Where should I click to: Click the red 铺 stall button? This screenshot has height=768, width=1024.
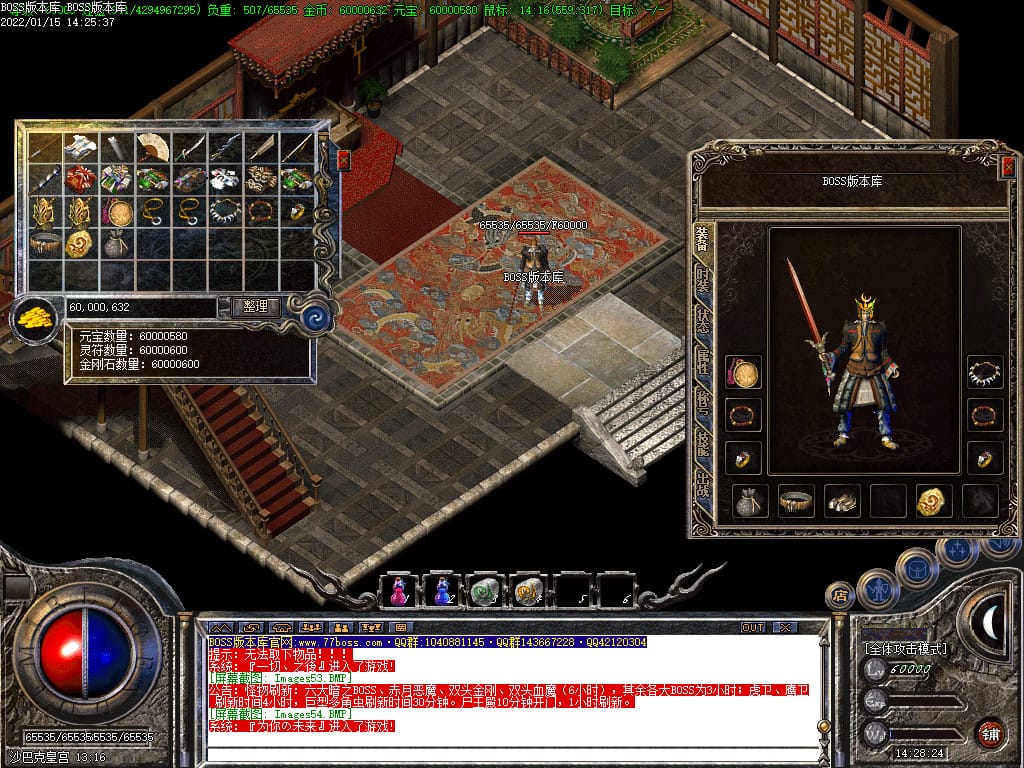click(x=990, y=733)
